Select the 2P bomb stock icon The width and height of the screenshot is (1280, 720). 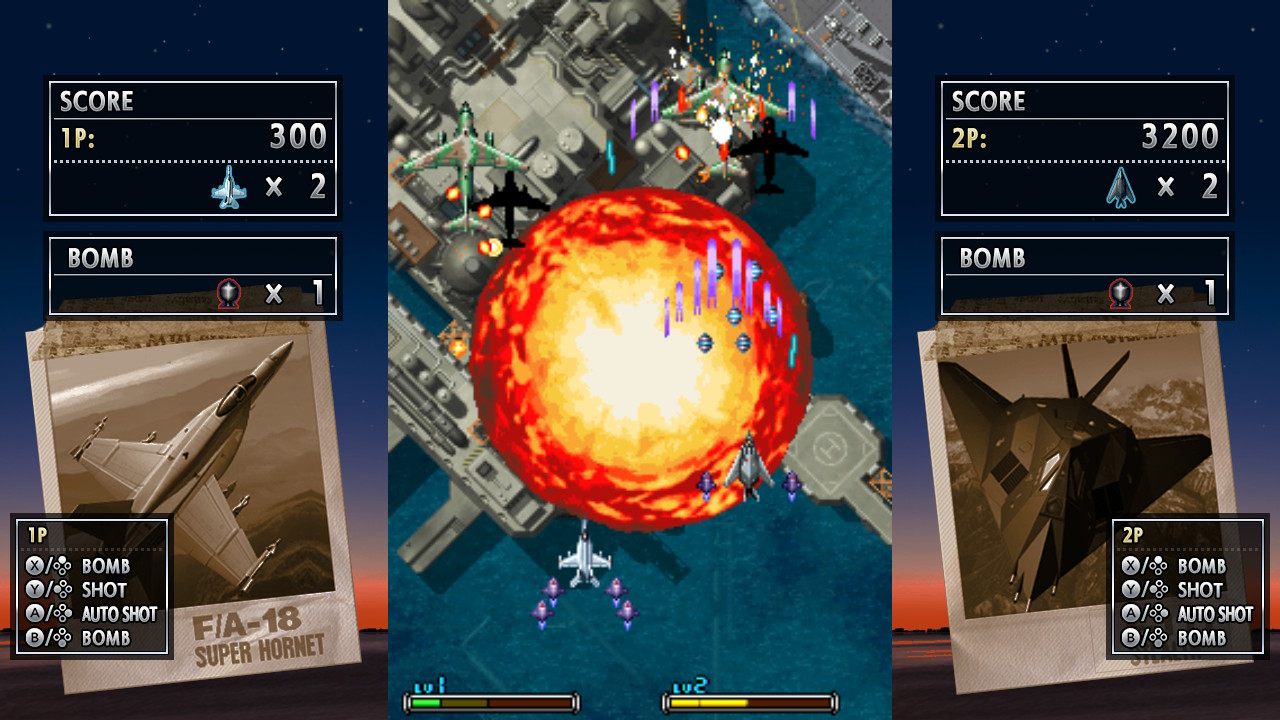click(1119, 291)
